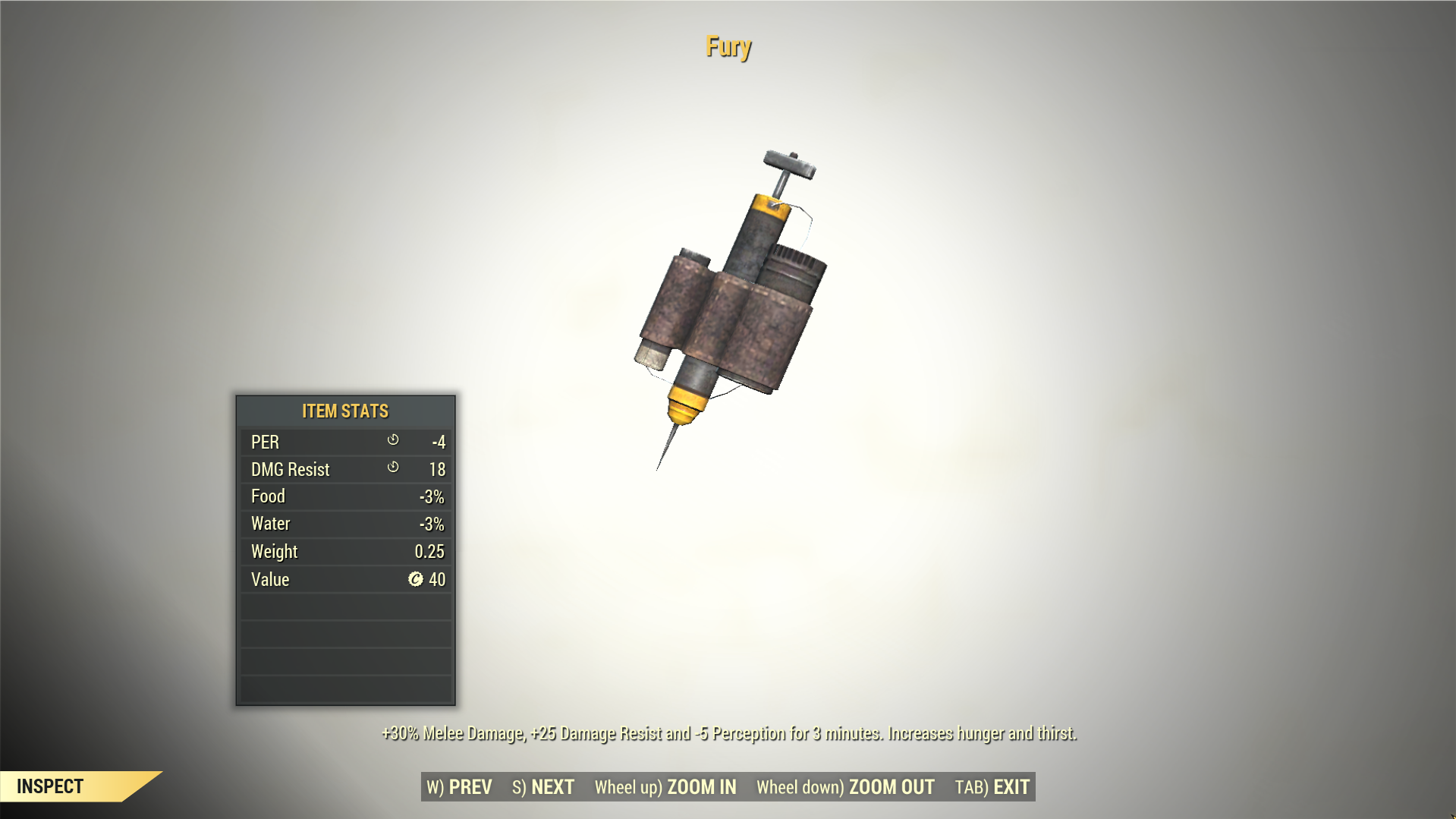1456x819 pixels.
Task: Show the NEXT item
Action: [543, 787]
